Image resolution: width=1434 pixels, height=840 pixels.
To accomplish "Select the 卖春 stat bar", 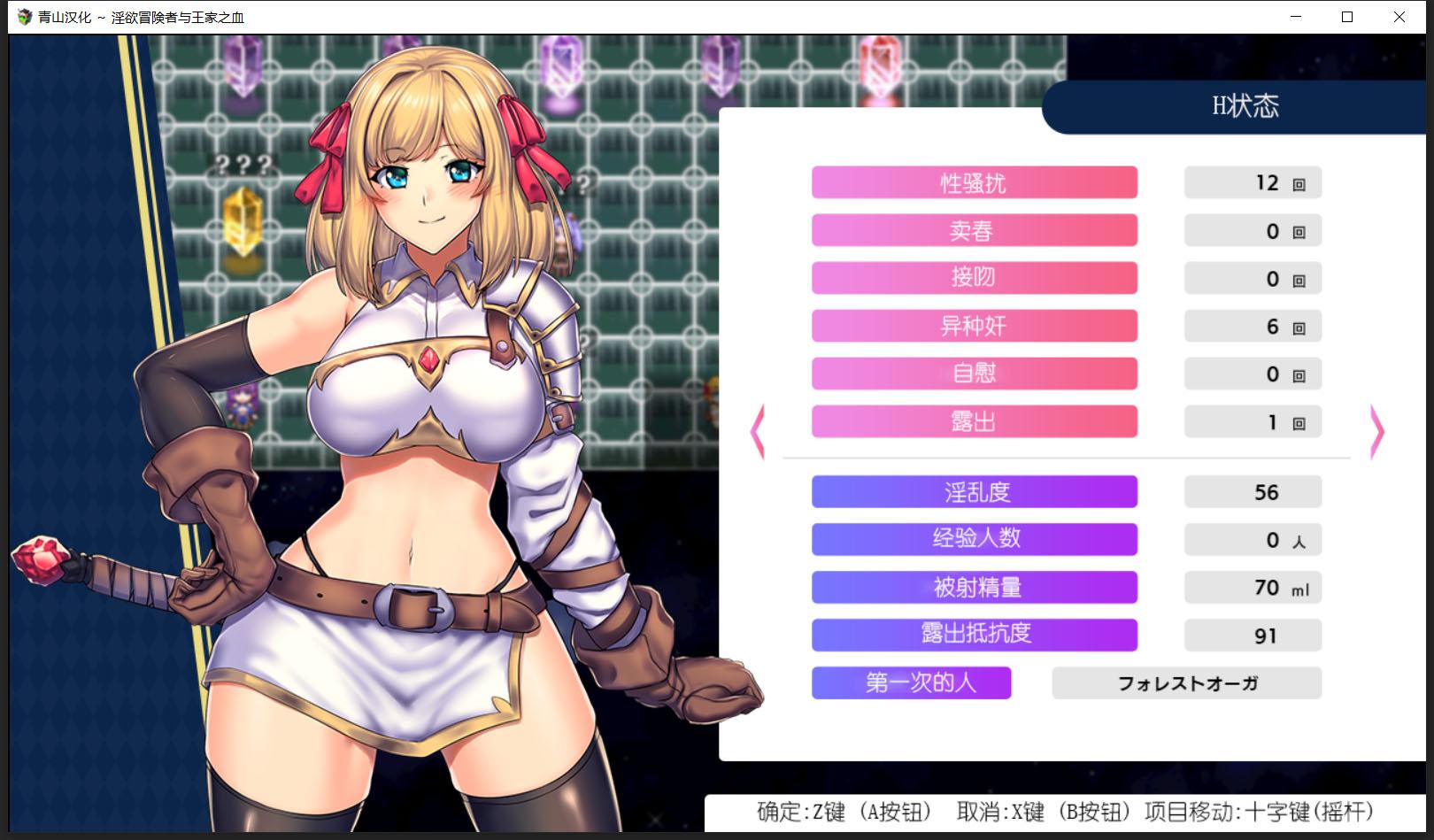I will [x=974, y=230].
